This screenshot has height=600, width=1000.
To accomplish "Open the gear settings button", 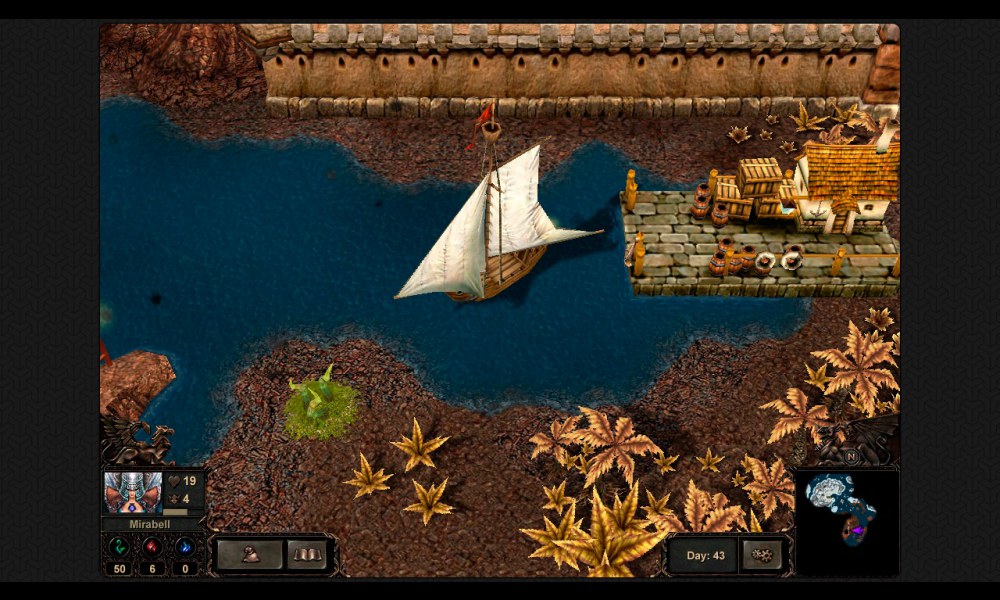I will [763, 555].
